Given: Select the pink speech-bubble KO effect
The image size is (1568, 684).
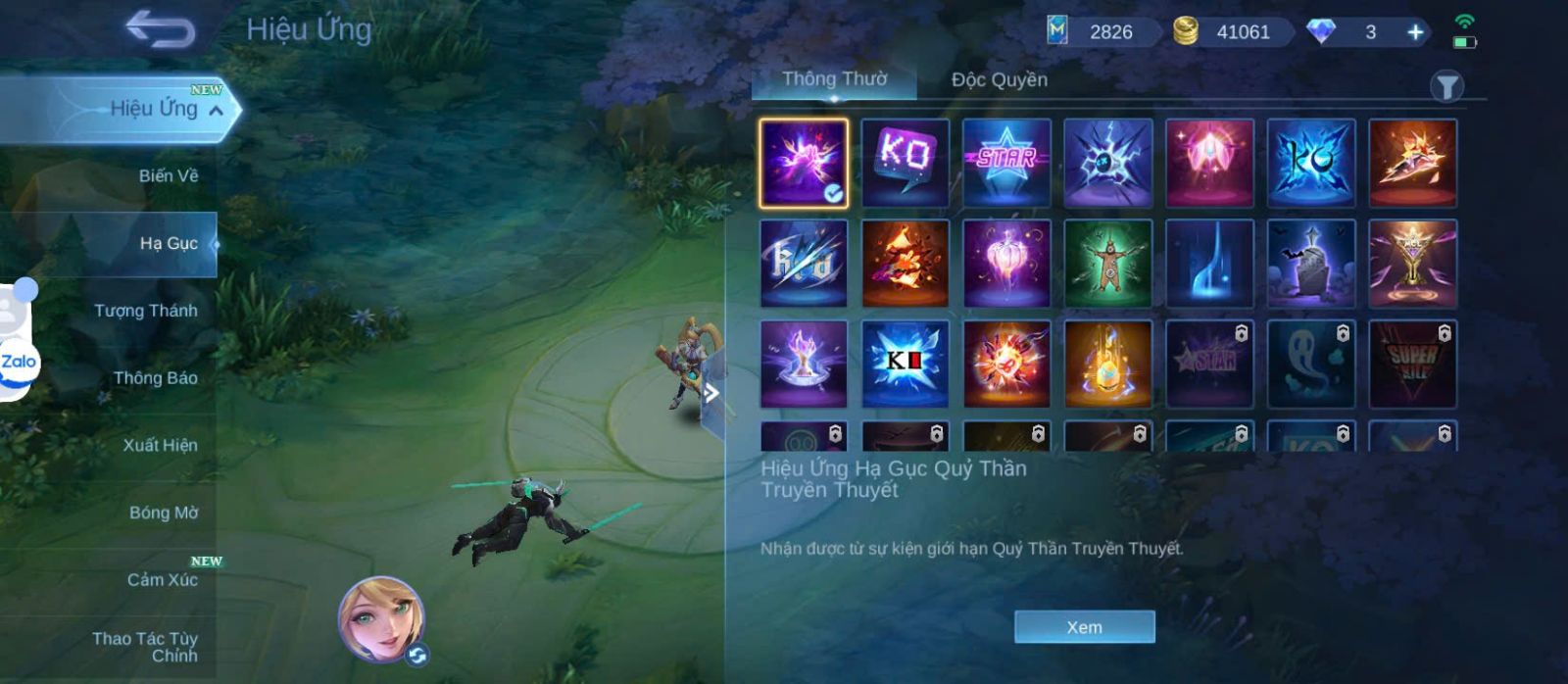Looking at the screenshot, I should point(905,163).
